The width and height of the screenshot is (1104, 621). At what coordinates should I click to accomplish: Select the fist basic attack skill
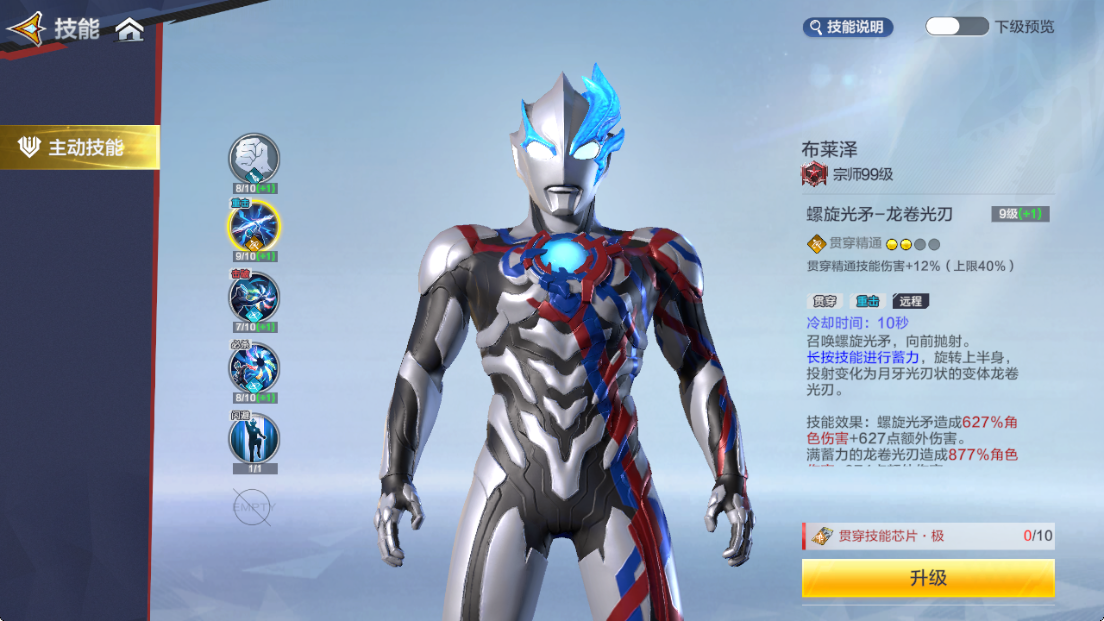[254, 158]
